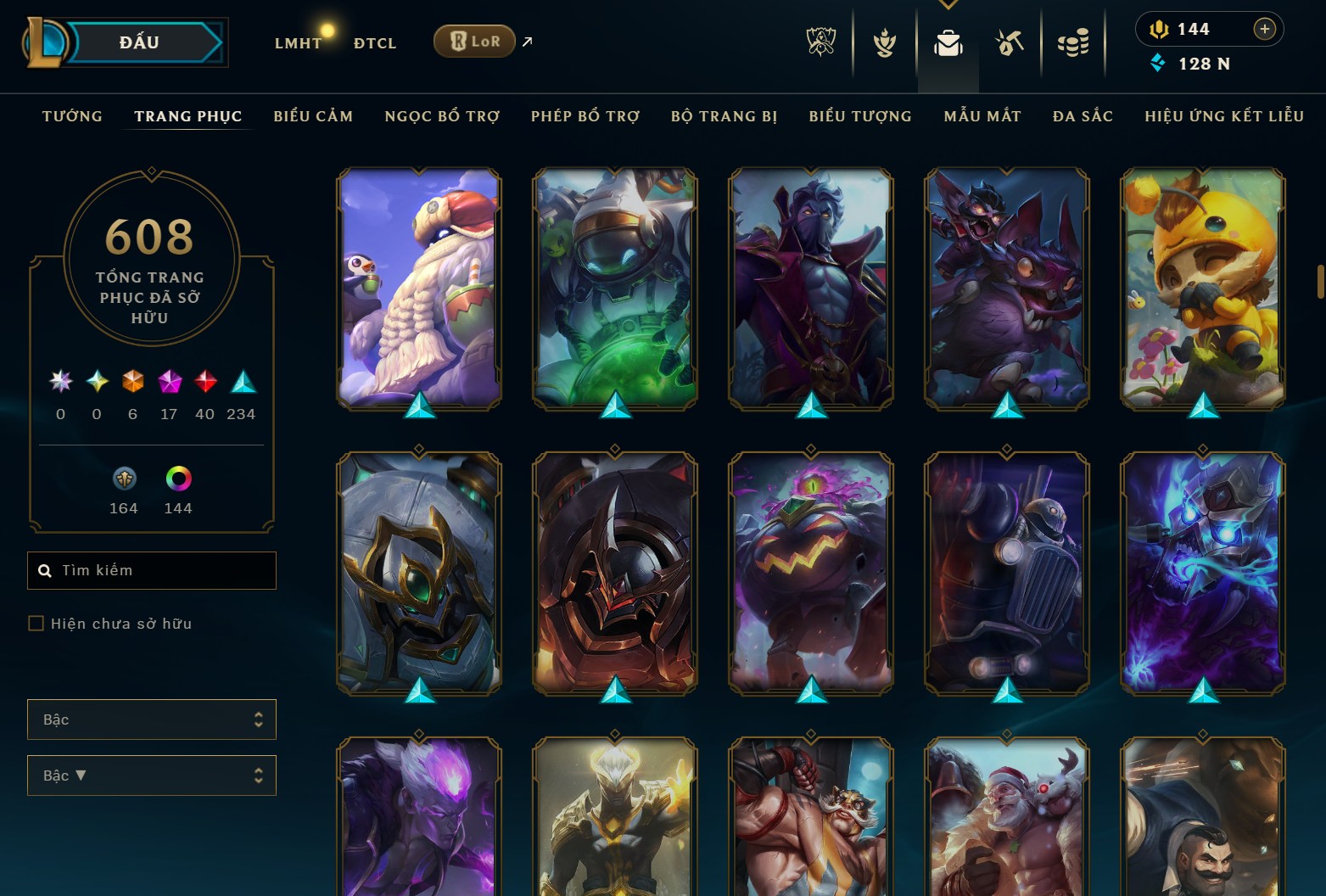Open the Store coins icon
Screen dimensions: 1326x896
point(1072,44)
